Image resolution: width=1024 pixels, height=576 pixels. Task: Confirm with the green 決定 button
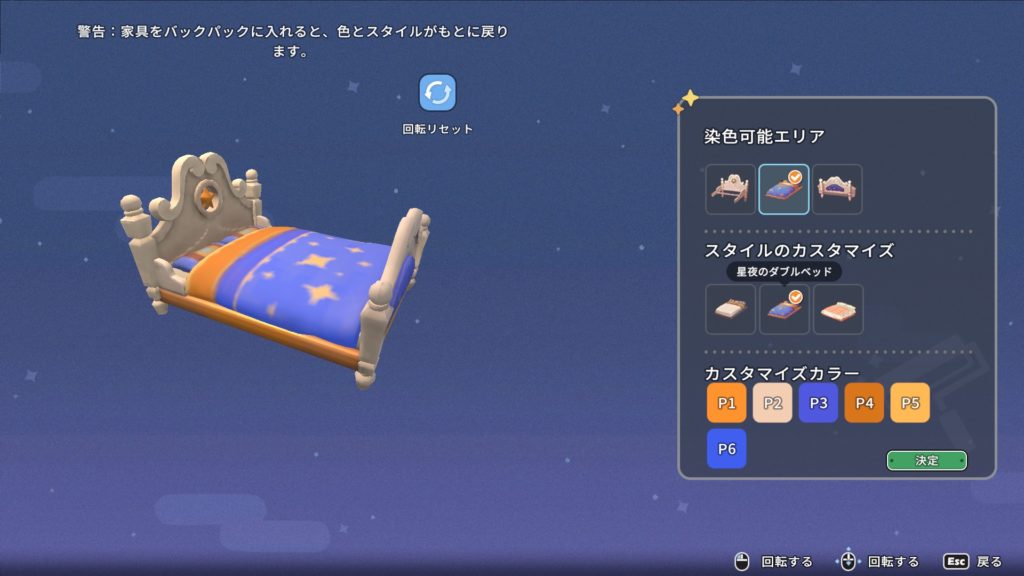tap(927, 460)
